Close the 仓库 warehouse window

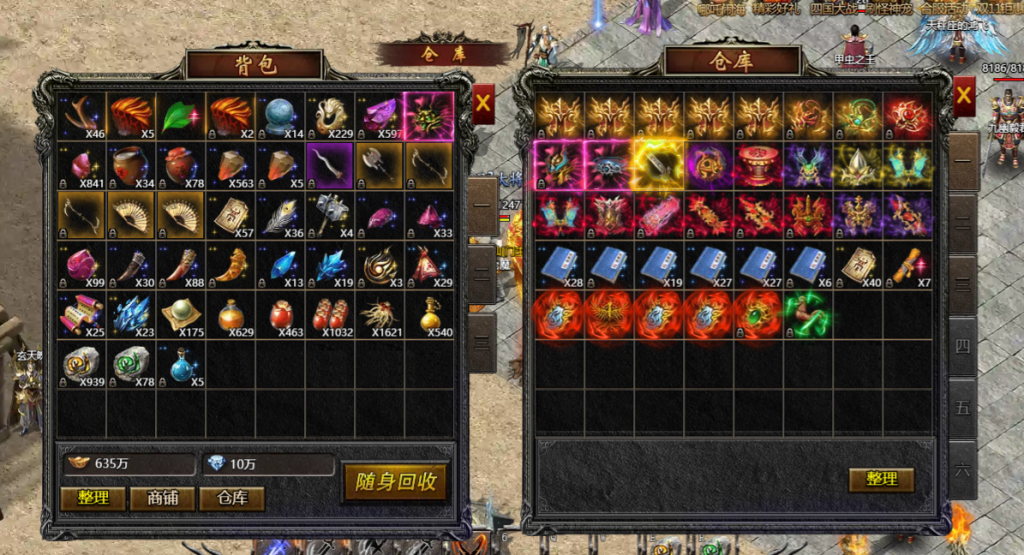tap(964, 96)
